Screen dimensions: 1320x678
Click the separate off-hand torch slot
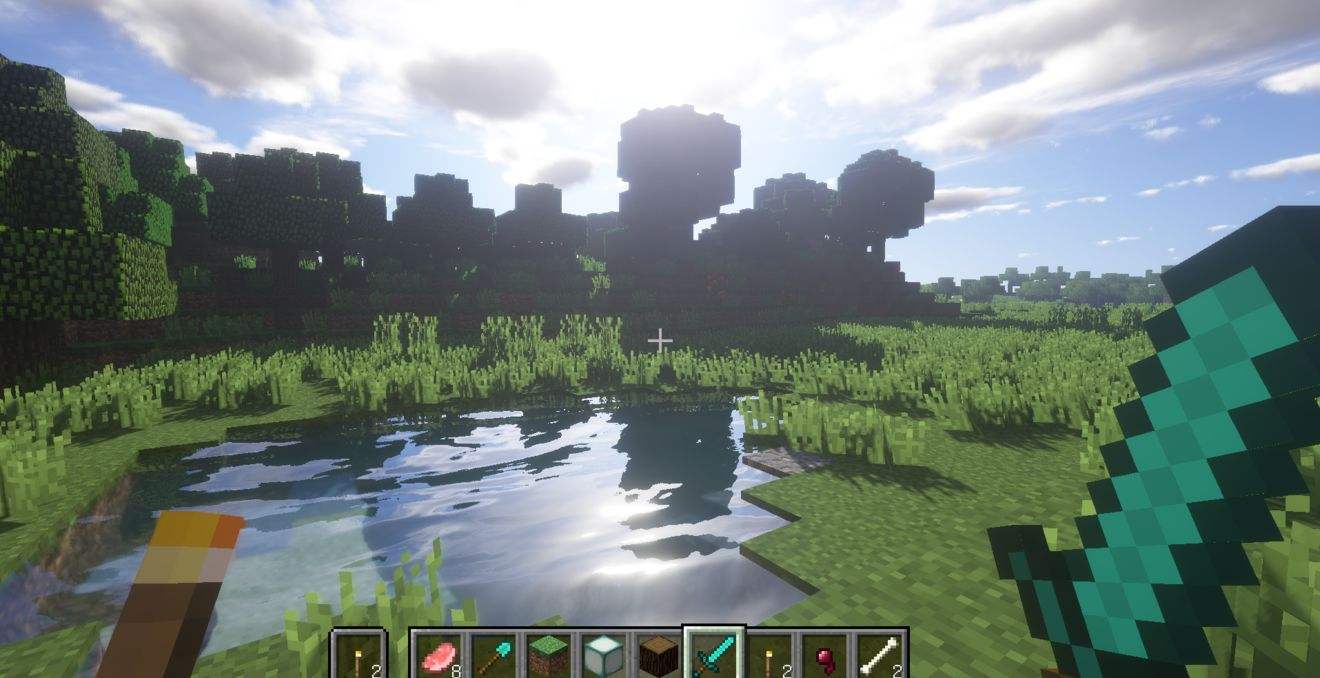pyautogui.click(x=358, y=655)
